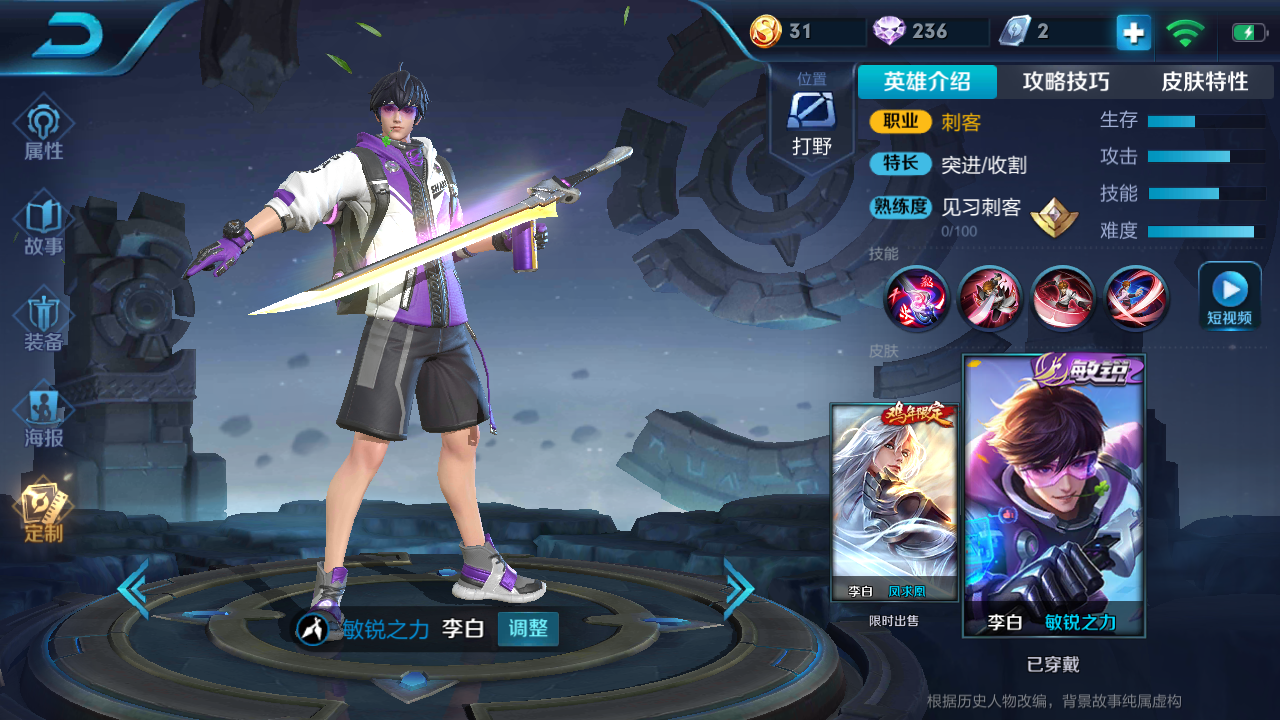
Task: Open the 打野 position badge
Action: [811, 120]
